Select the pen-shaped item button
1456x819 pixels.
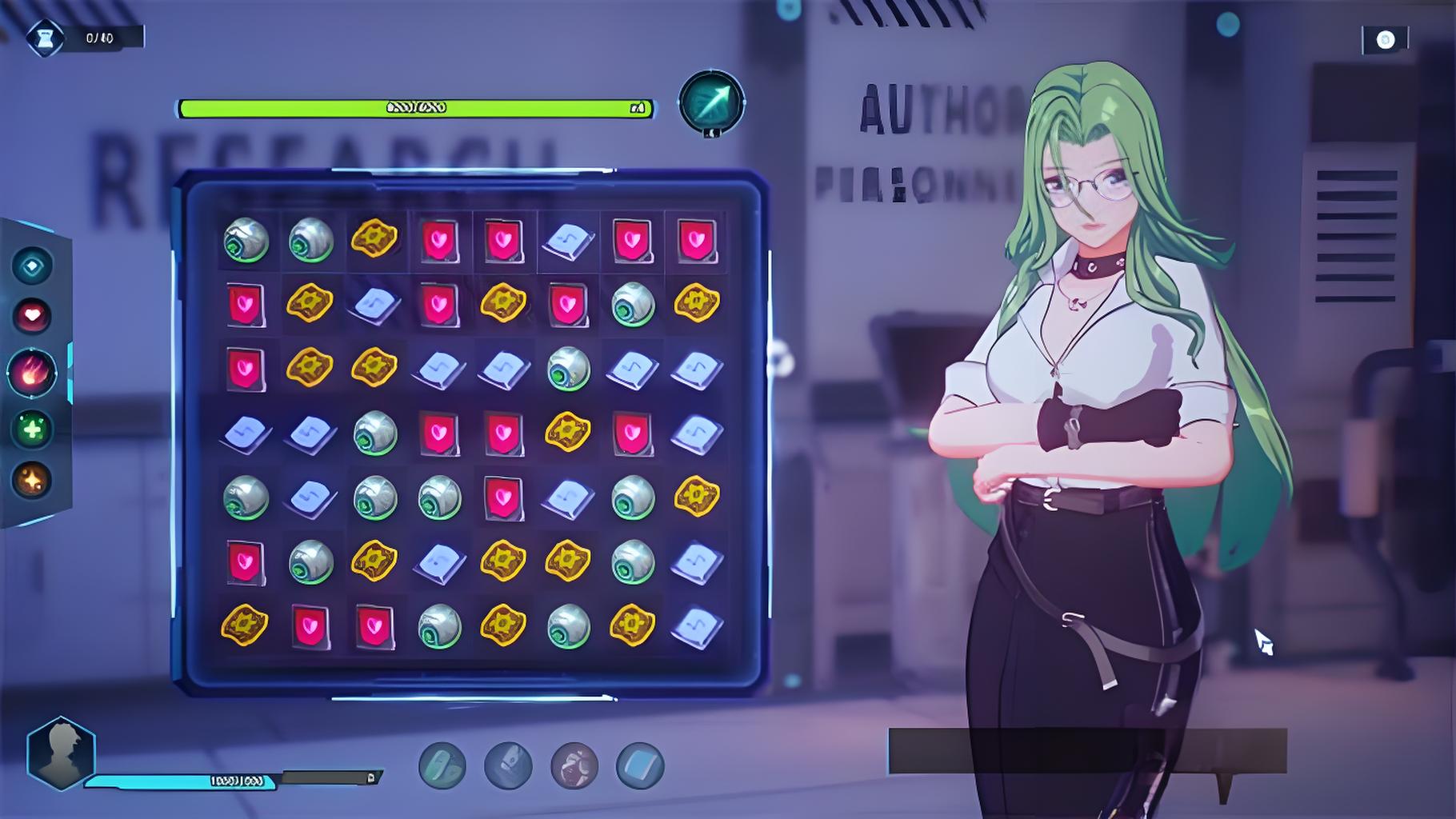(x=508, y=765)
